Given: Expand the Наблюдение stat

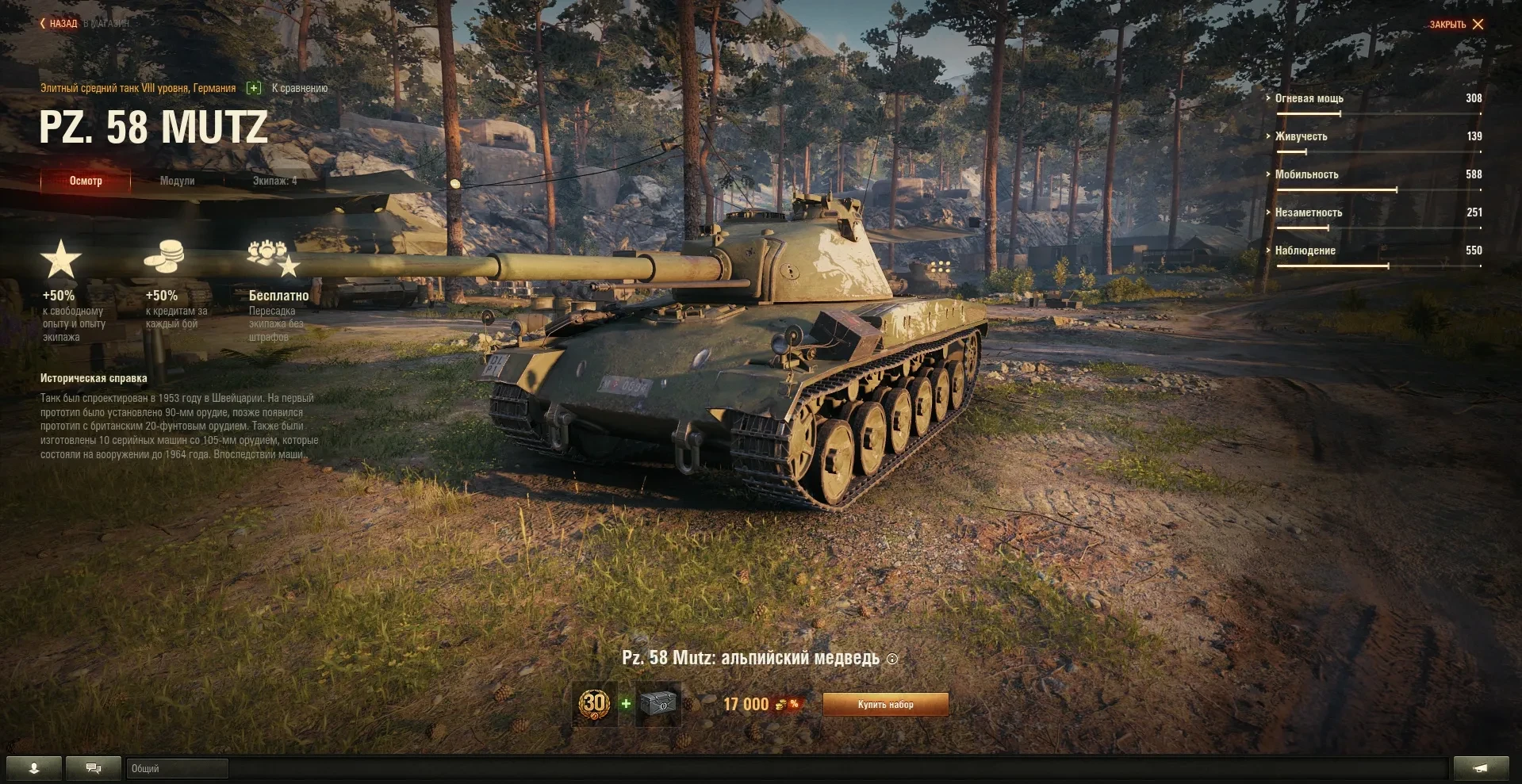Looking at the screenshot, I should pyautogui.click(x=1305, y=250).
